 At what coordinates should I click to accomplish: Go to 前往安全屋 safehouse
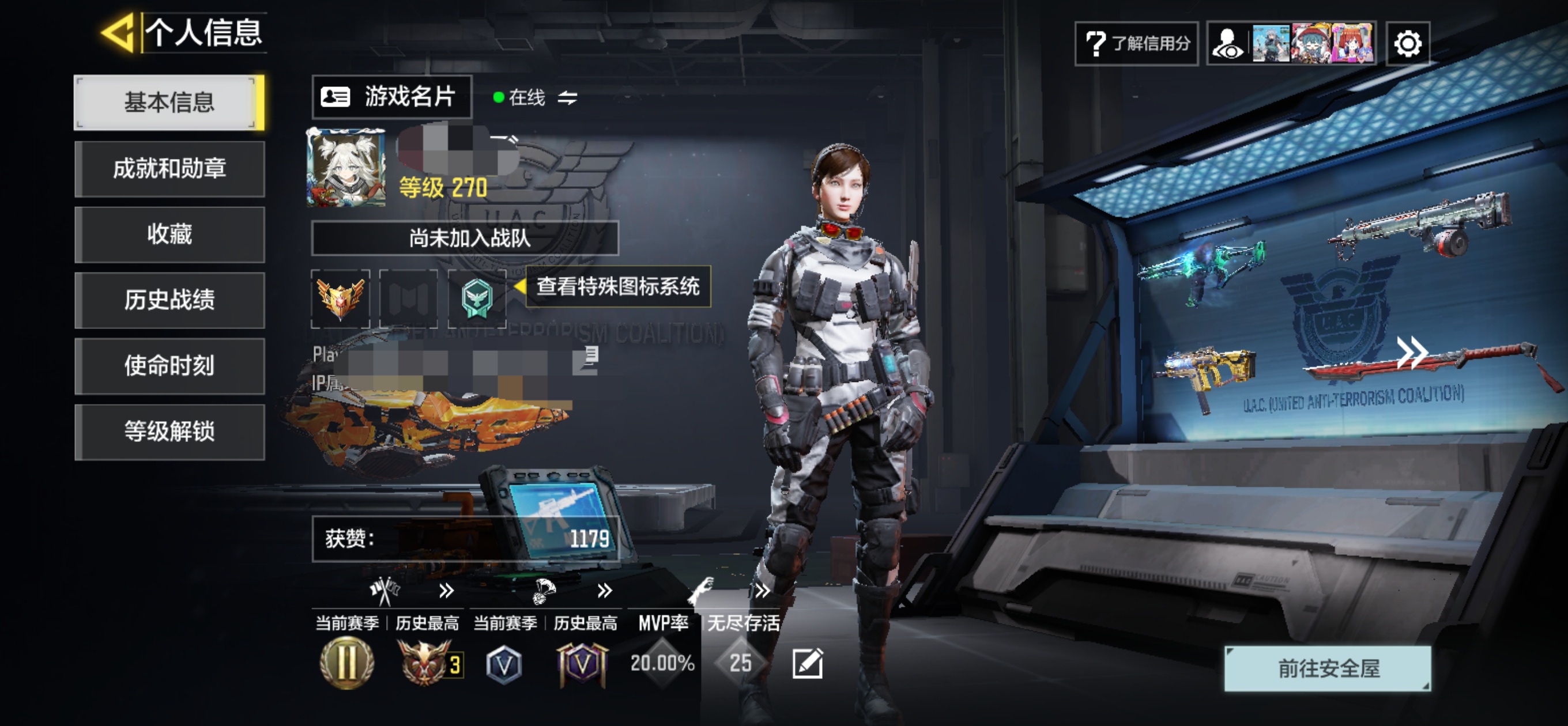1328,669
